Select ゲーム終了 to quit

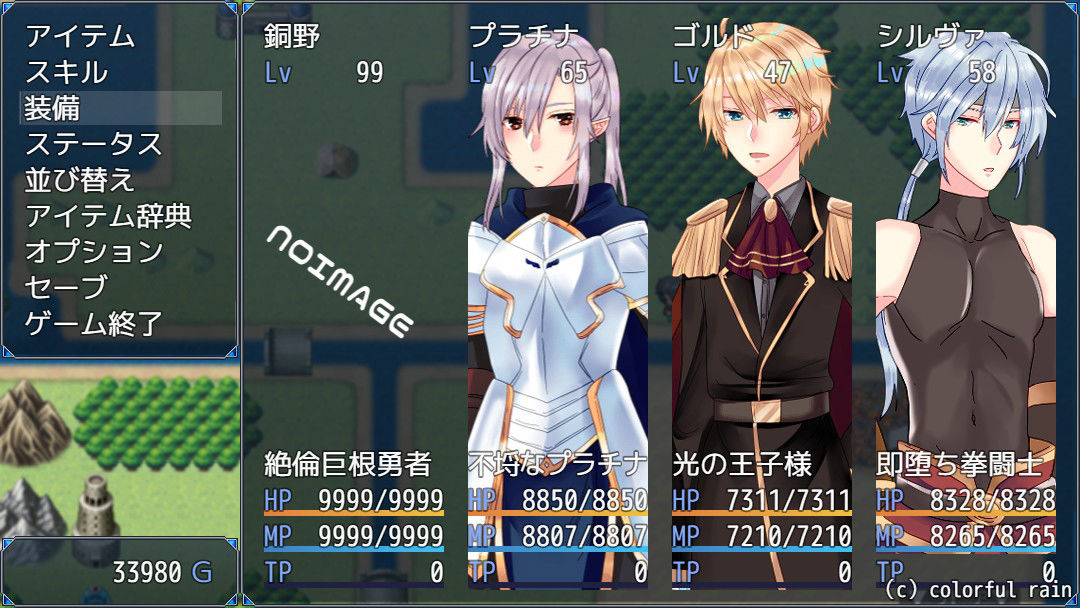[x=93, y=324]
